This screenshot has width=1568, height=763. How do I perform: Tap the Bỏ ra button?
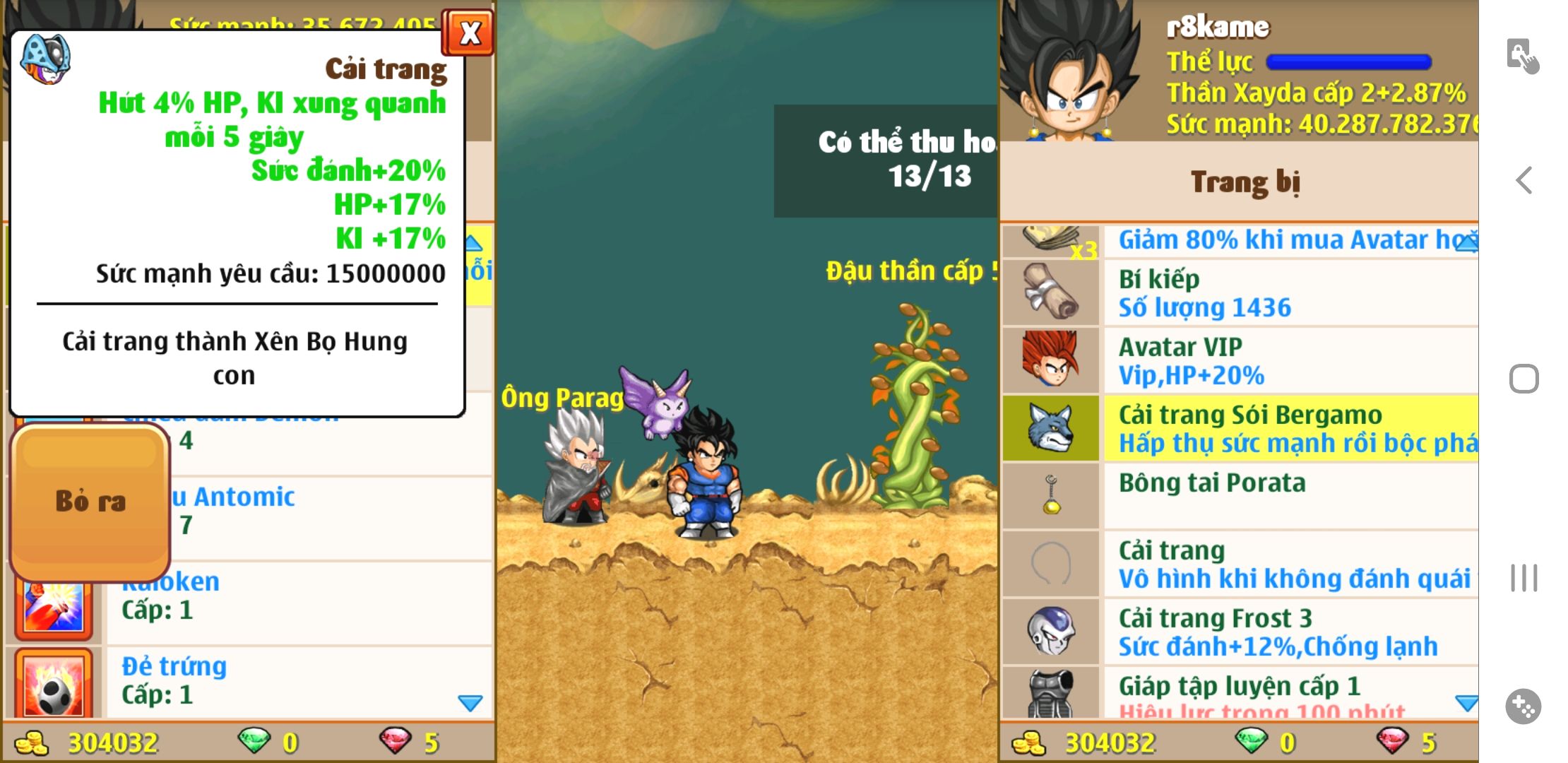coord(91,502)
